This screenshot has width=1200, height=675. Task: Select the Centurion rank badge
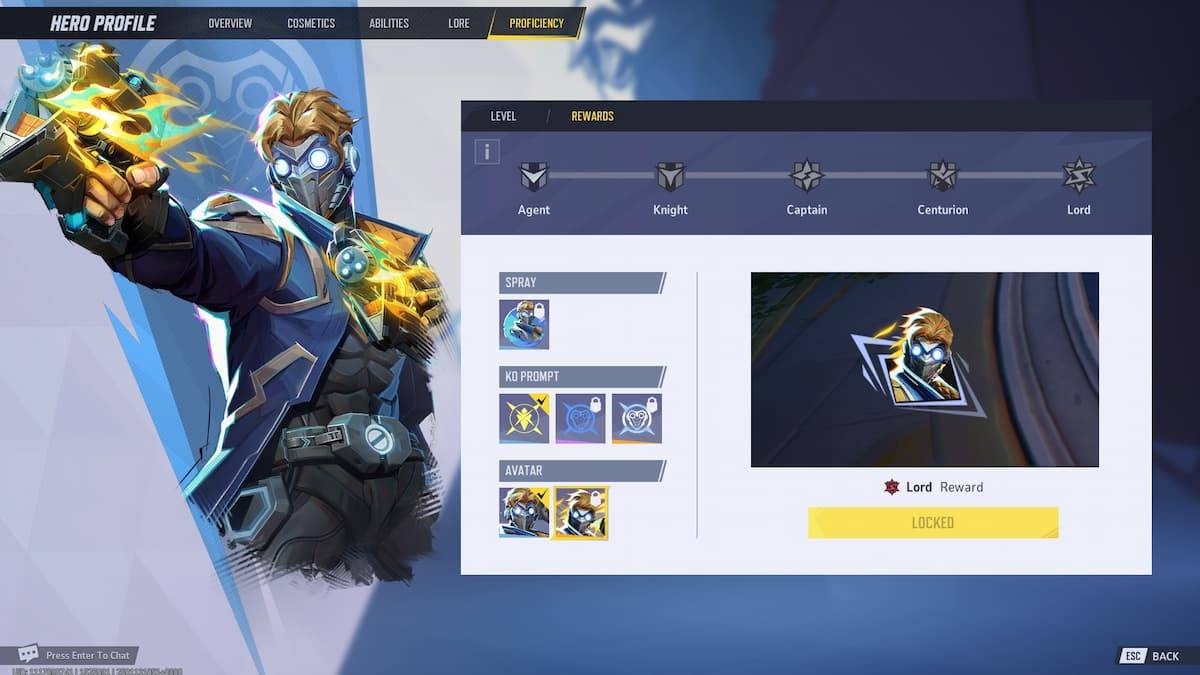[942, 177]
